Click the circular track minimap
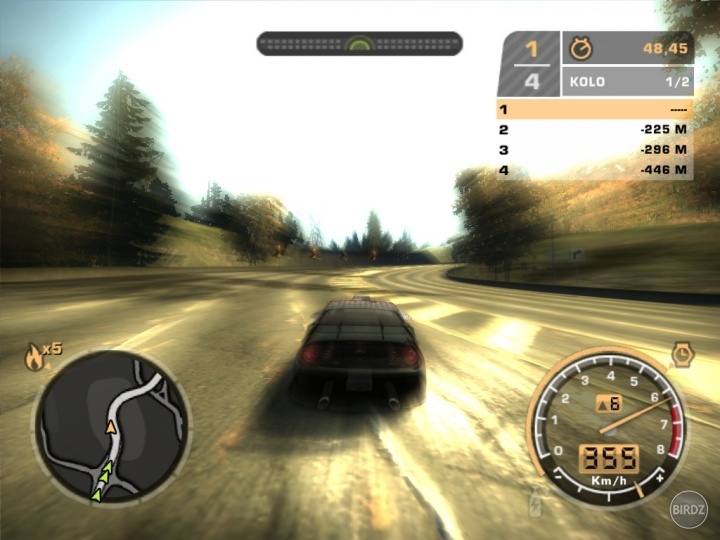720x540 pixels. (x=111, y=424)
